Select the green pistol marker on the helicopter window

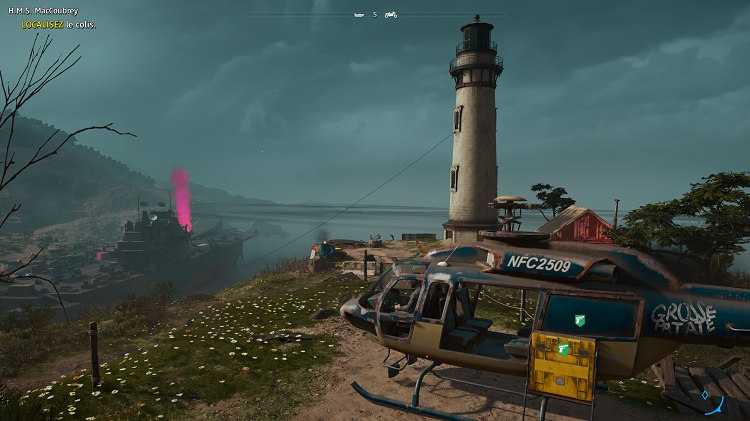579,320
